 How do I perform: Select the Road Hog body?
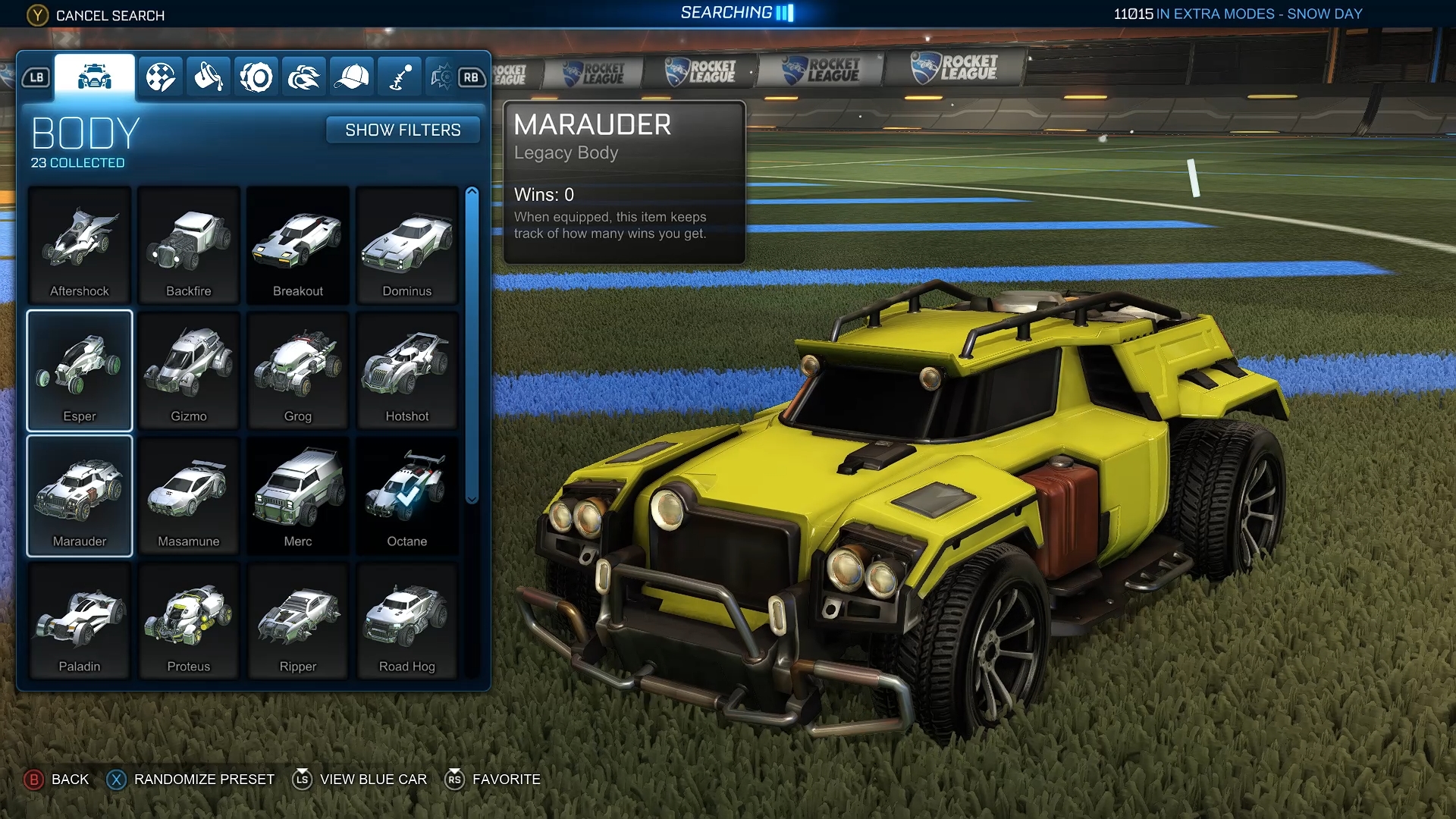coord(407,621)
